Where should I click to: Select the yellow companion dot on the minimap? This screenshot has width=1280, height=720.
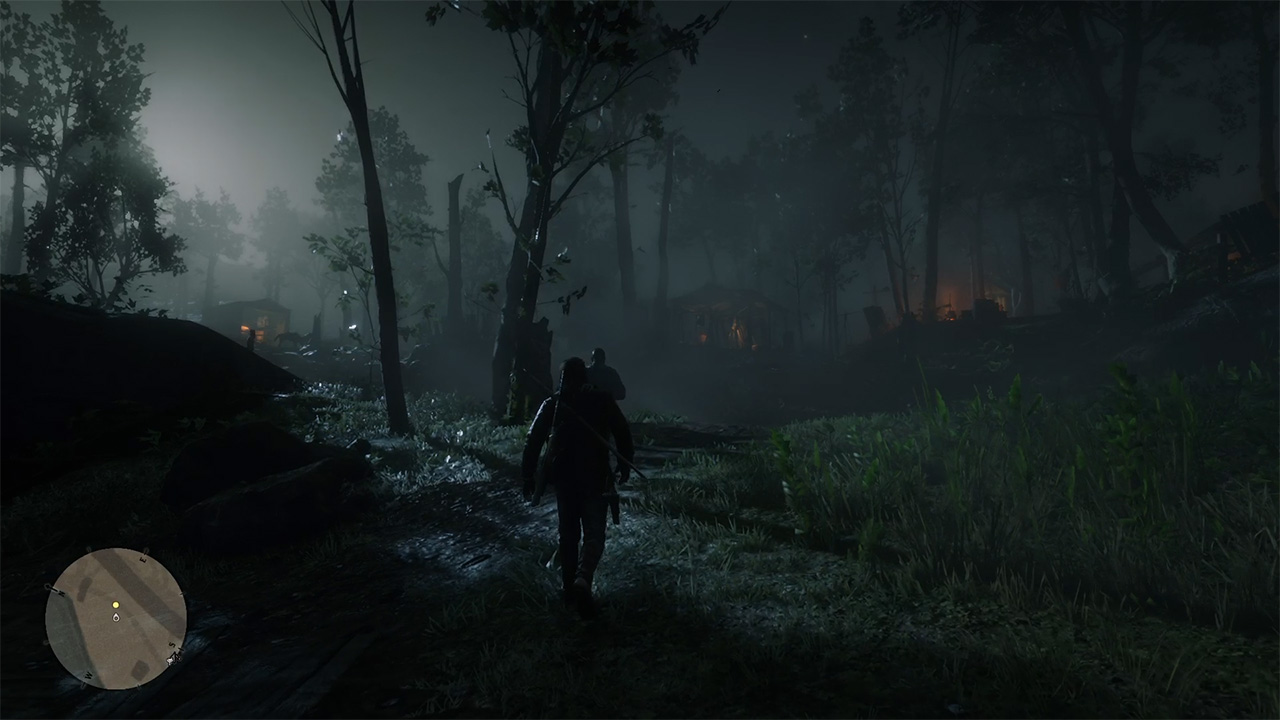[116, 605]
